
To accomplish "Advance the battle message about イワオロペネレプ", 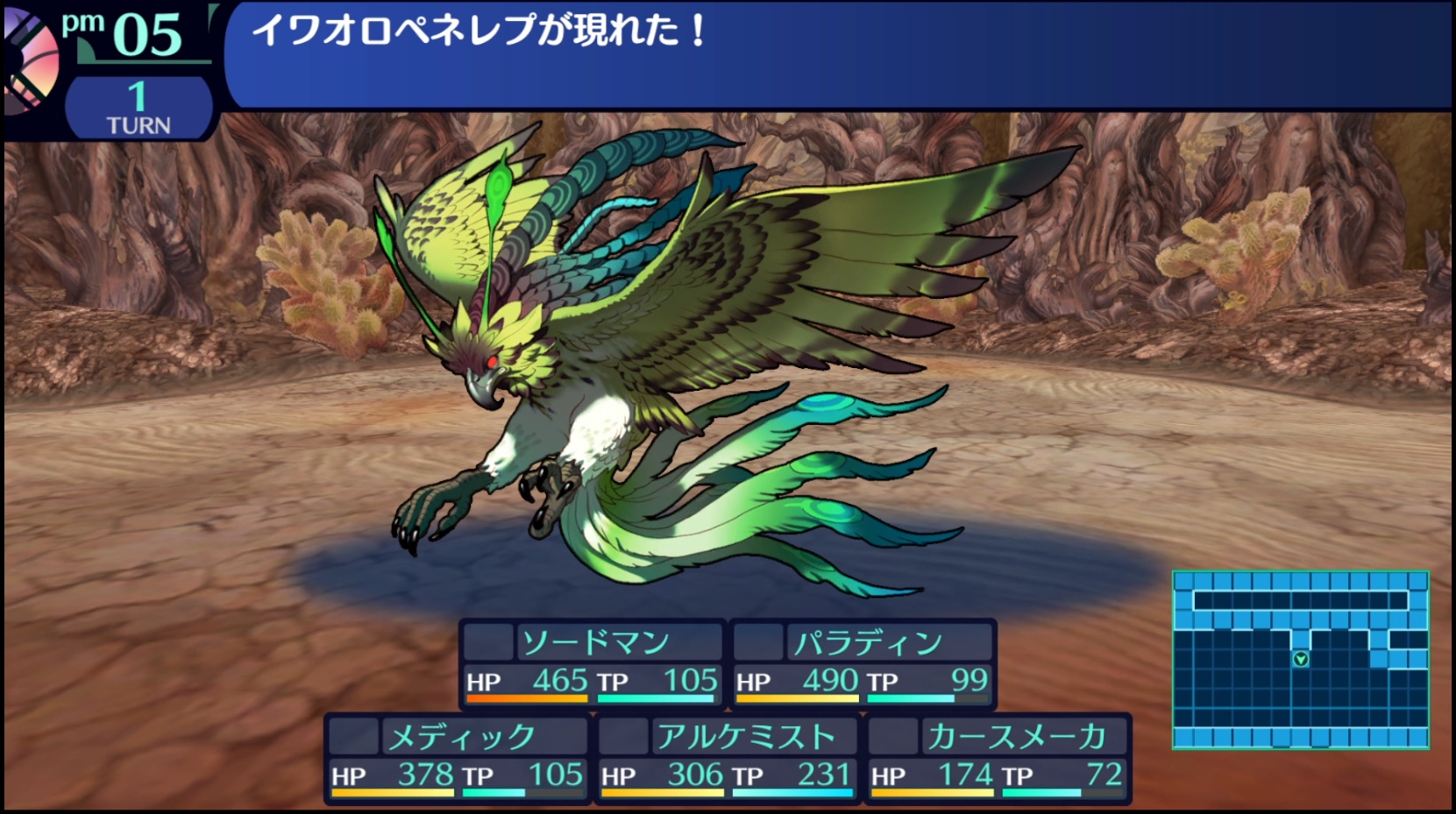I will click(x=837, y=54).
